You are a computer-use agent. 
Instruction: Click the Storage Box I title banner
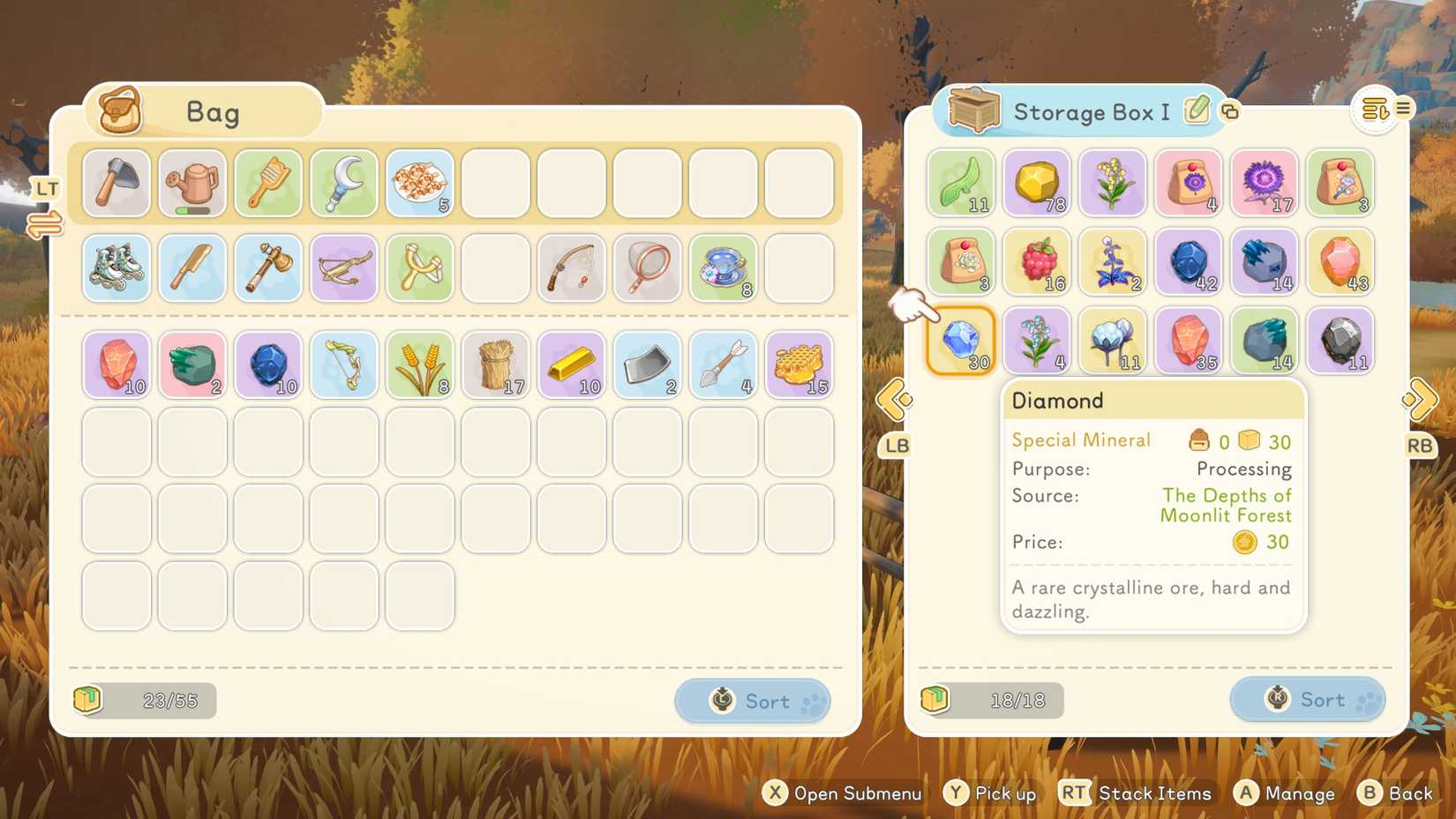pos(1092,112)
